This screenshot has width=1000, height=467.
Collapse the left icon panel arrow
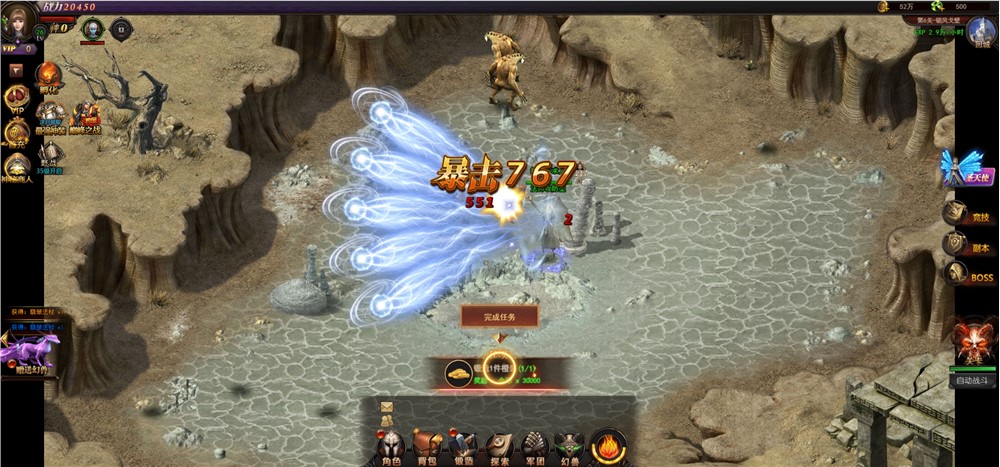coord(16,70)
